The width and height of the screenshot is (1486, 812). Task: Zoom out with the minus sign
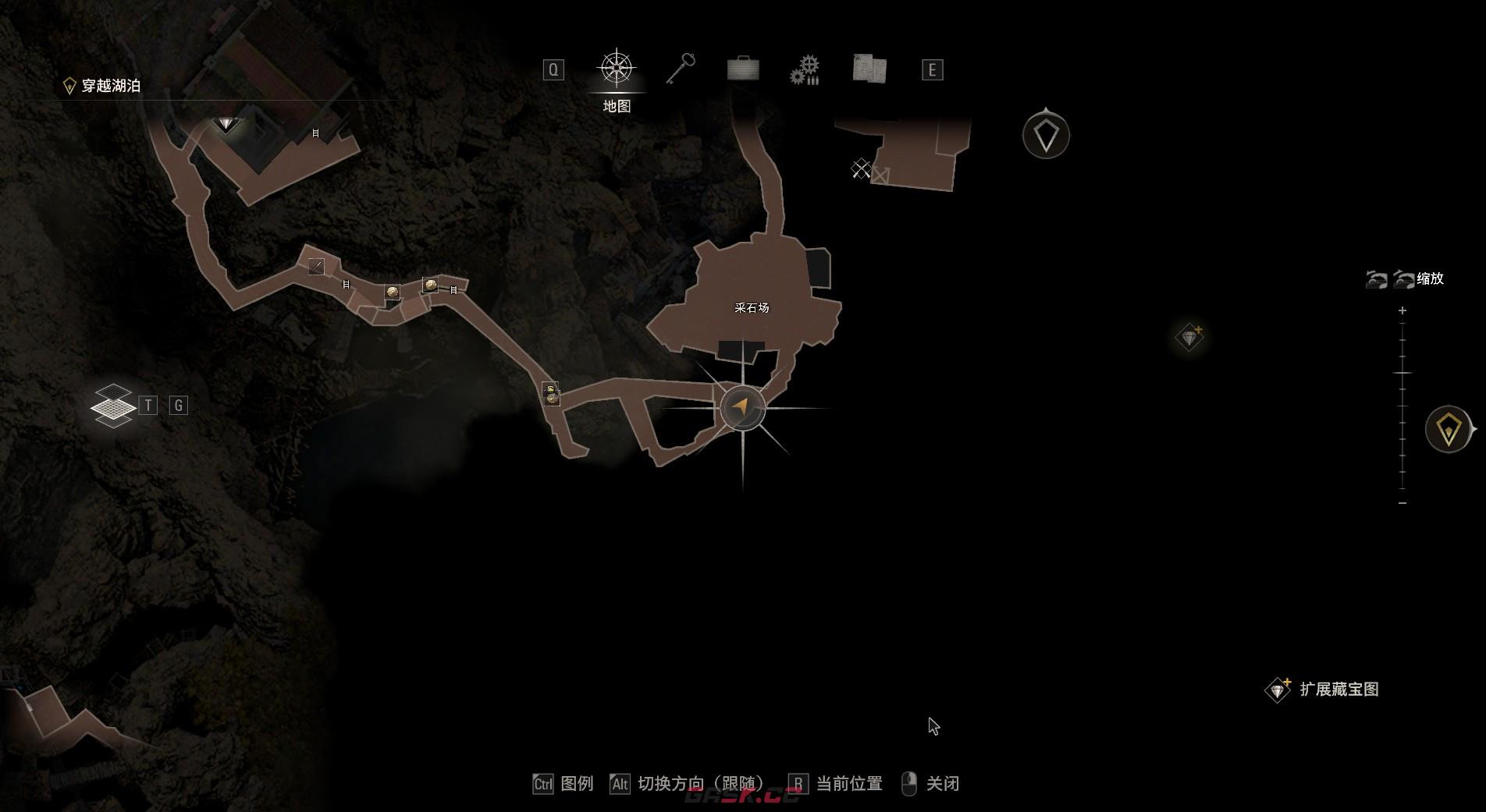pos(1402,503)
